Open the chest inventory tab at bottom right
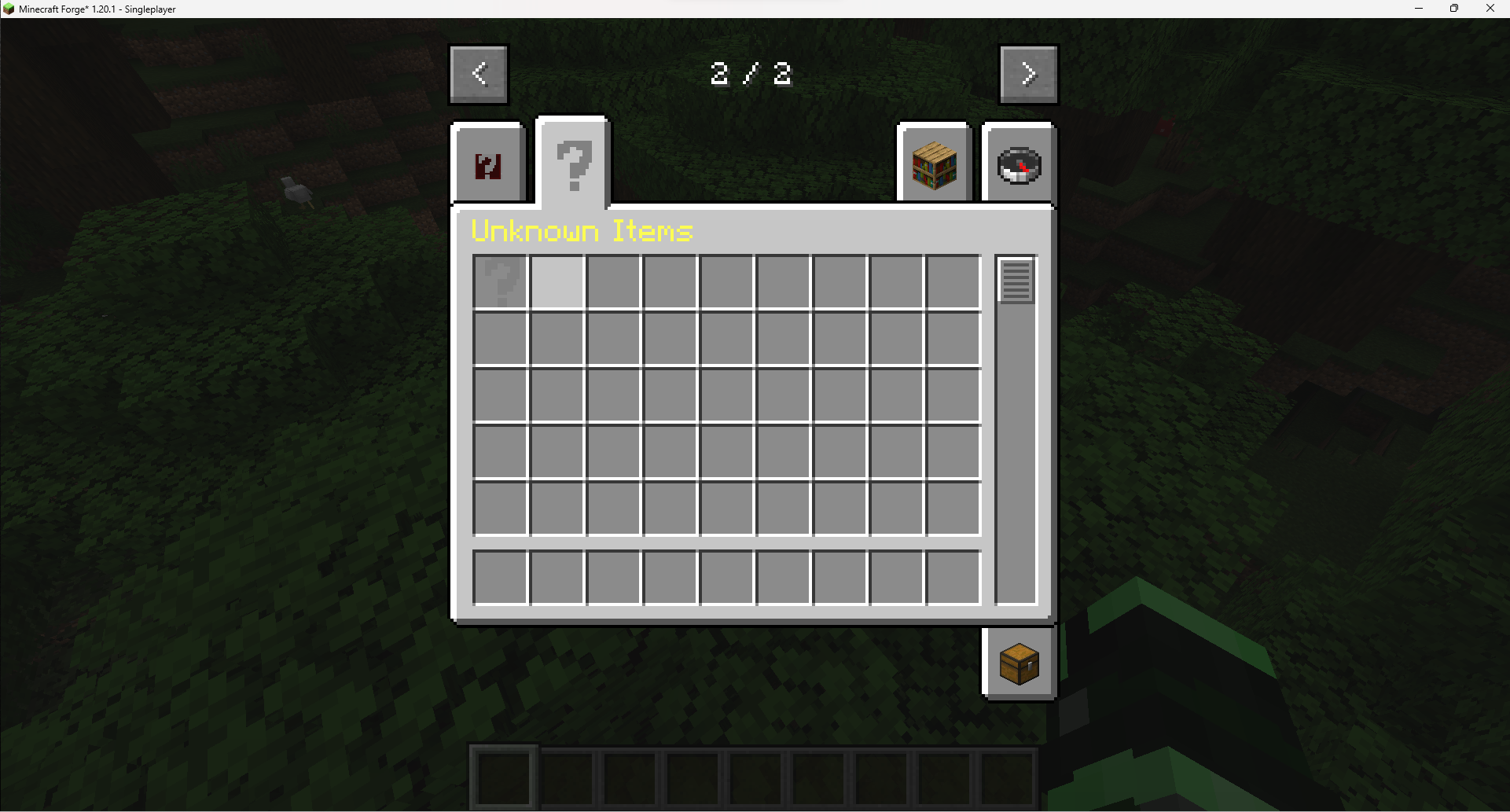This screenshot has width=1510, height=812. [1019, 663]
